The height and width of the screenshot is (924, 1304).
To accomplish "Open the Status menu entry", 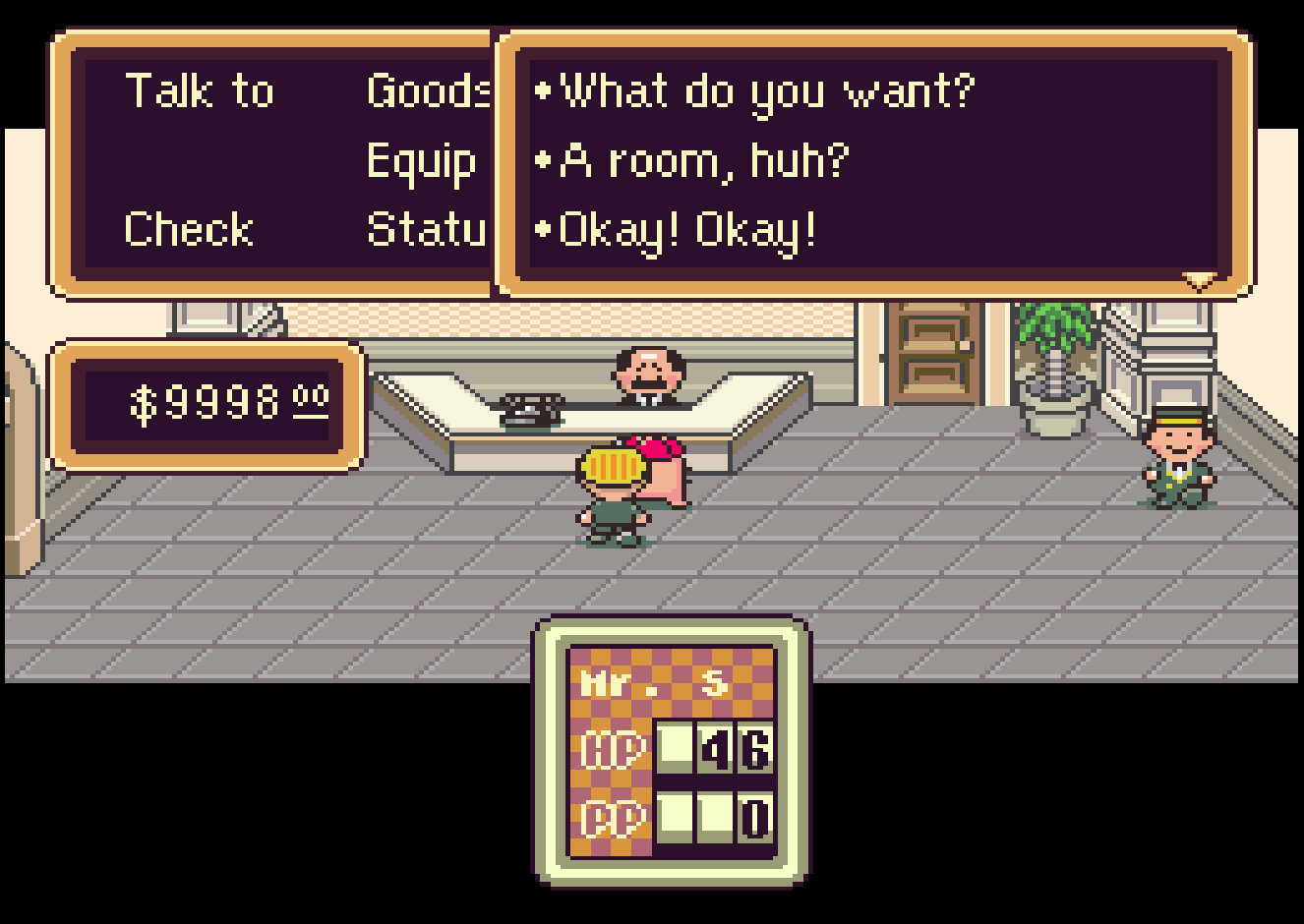I will click(427, 230).
